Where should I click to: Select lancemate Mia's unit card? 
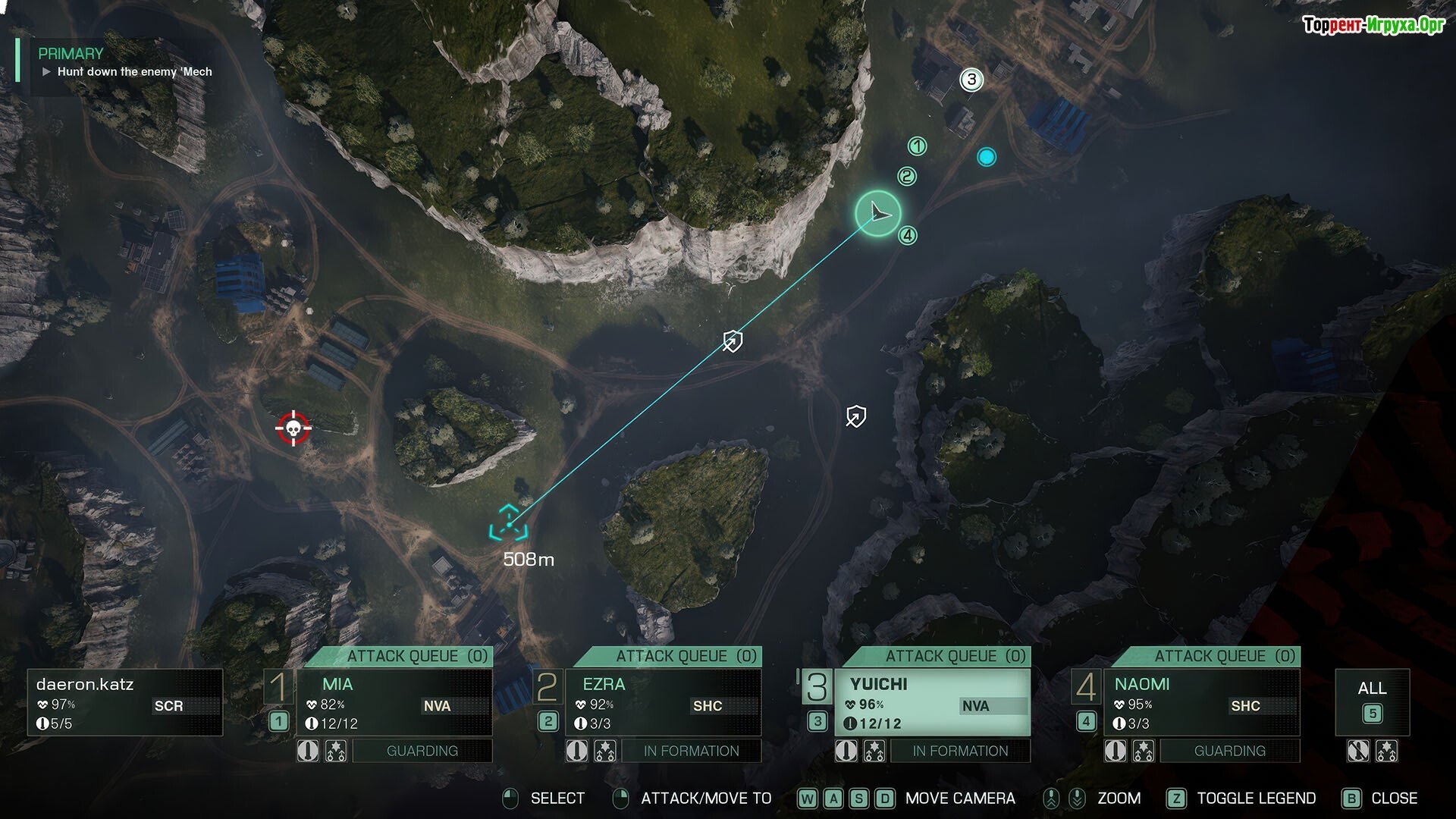(x=394, y=702)
